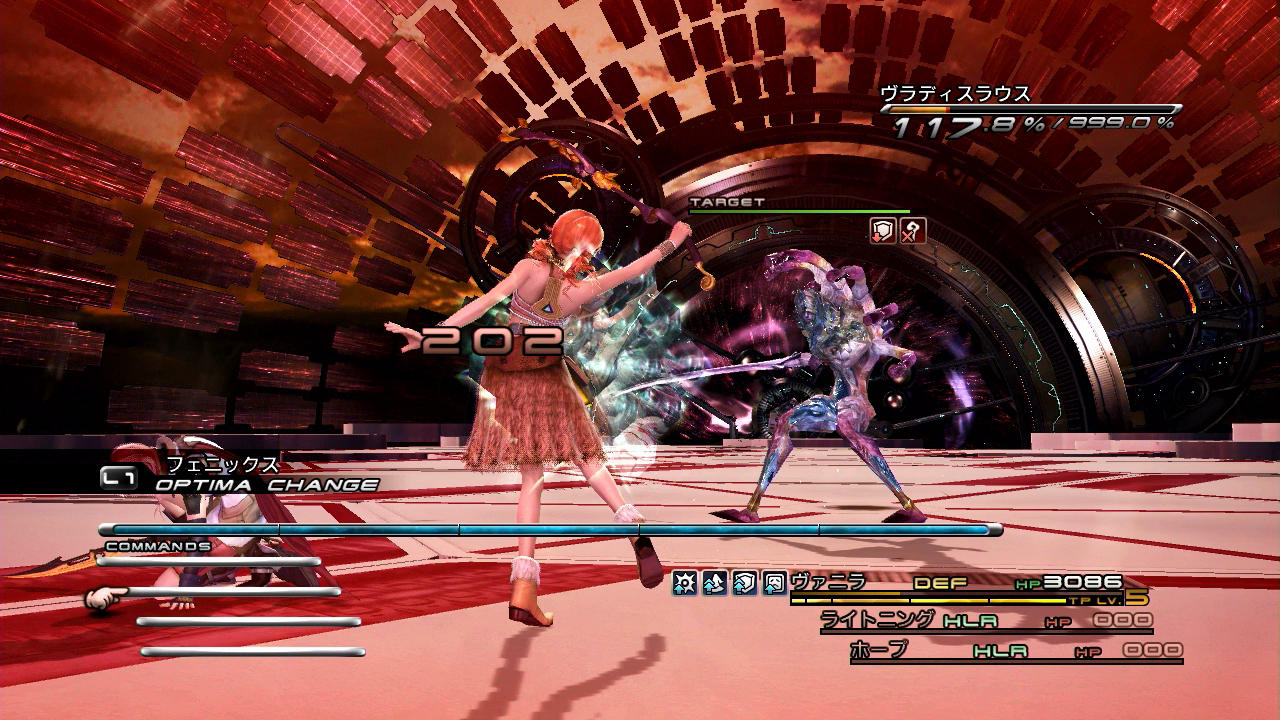Inspect Vanille's spiky burst buff icon
1280x720 pixels.
tap(684, 583)
